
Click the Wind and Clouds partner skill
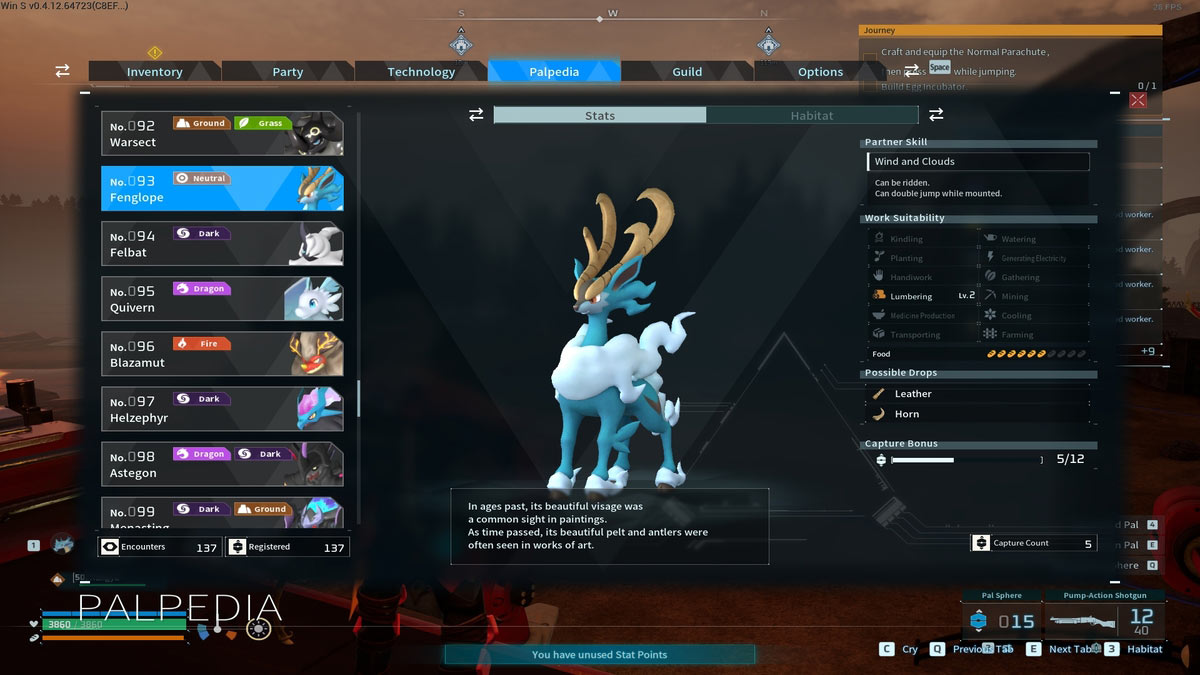coord(977,162)
